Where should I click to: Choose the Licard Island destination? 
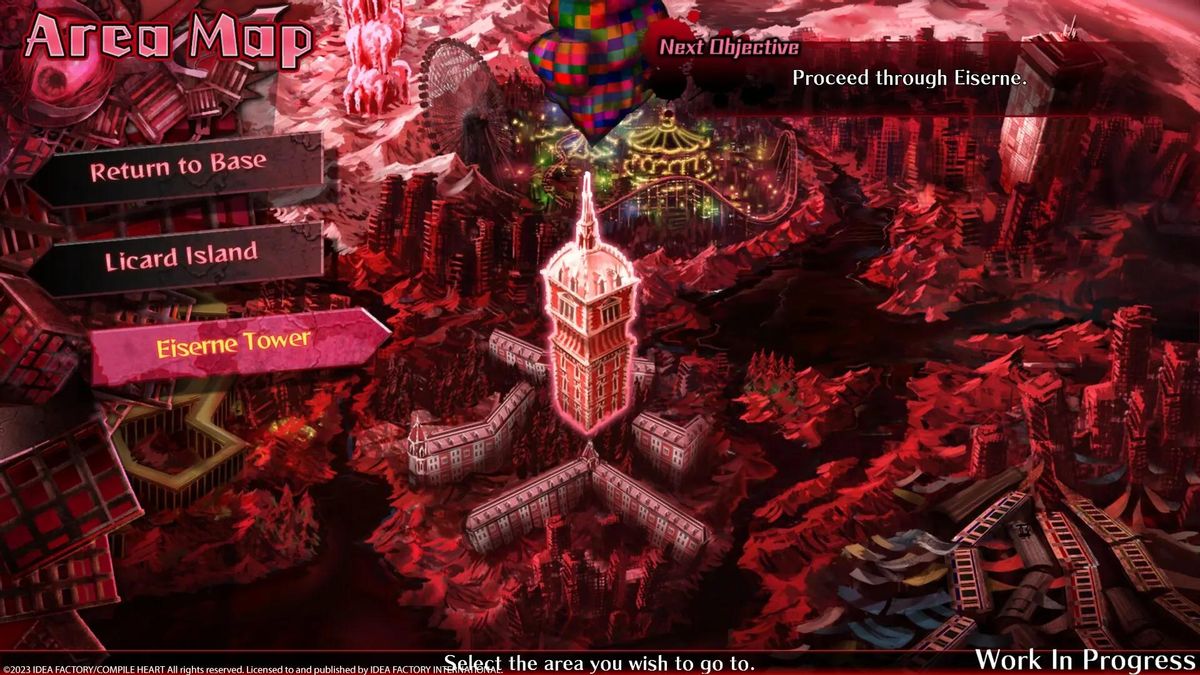tap(181, 258)
